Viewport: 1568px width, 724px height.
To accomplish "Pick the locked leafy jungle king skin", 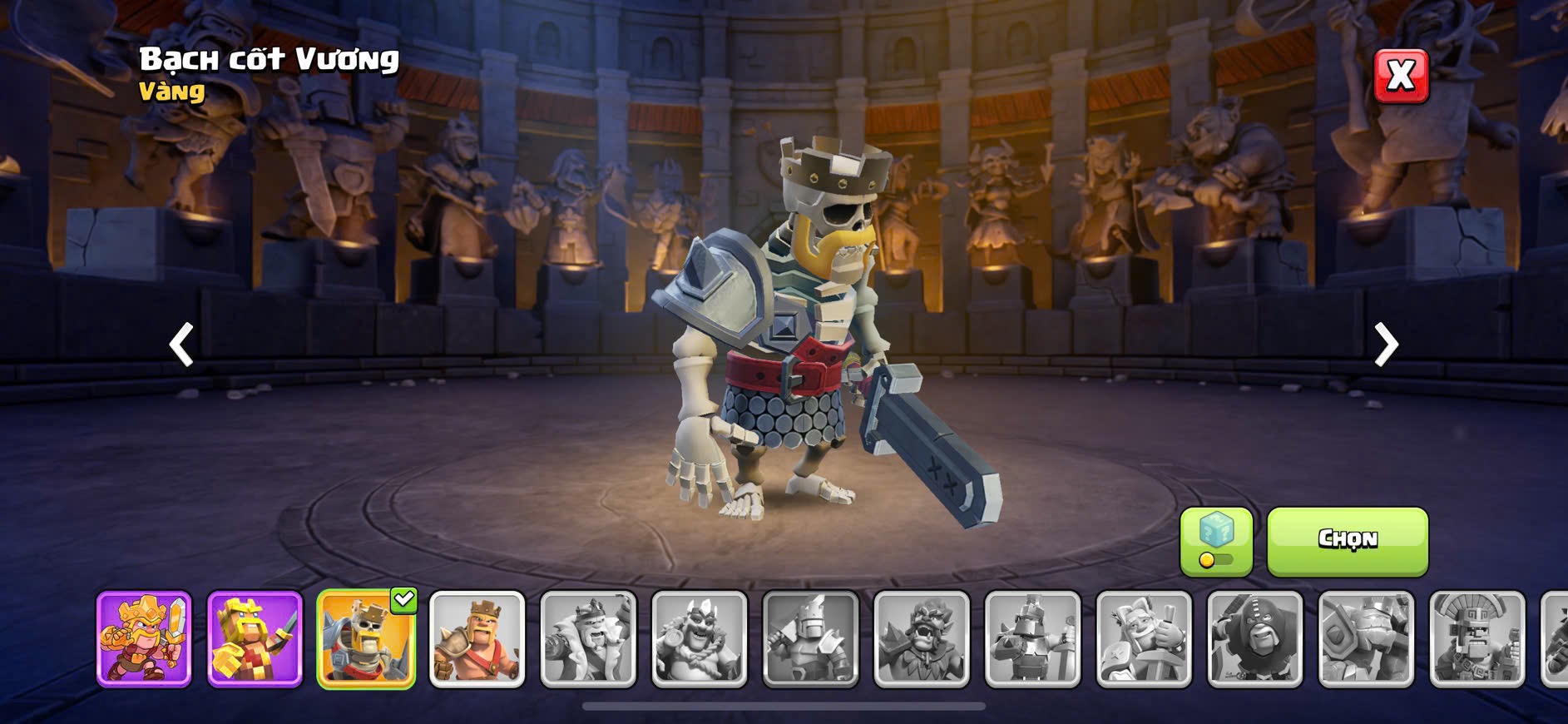I will pyautogui.click(x=922, y=639).
